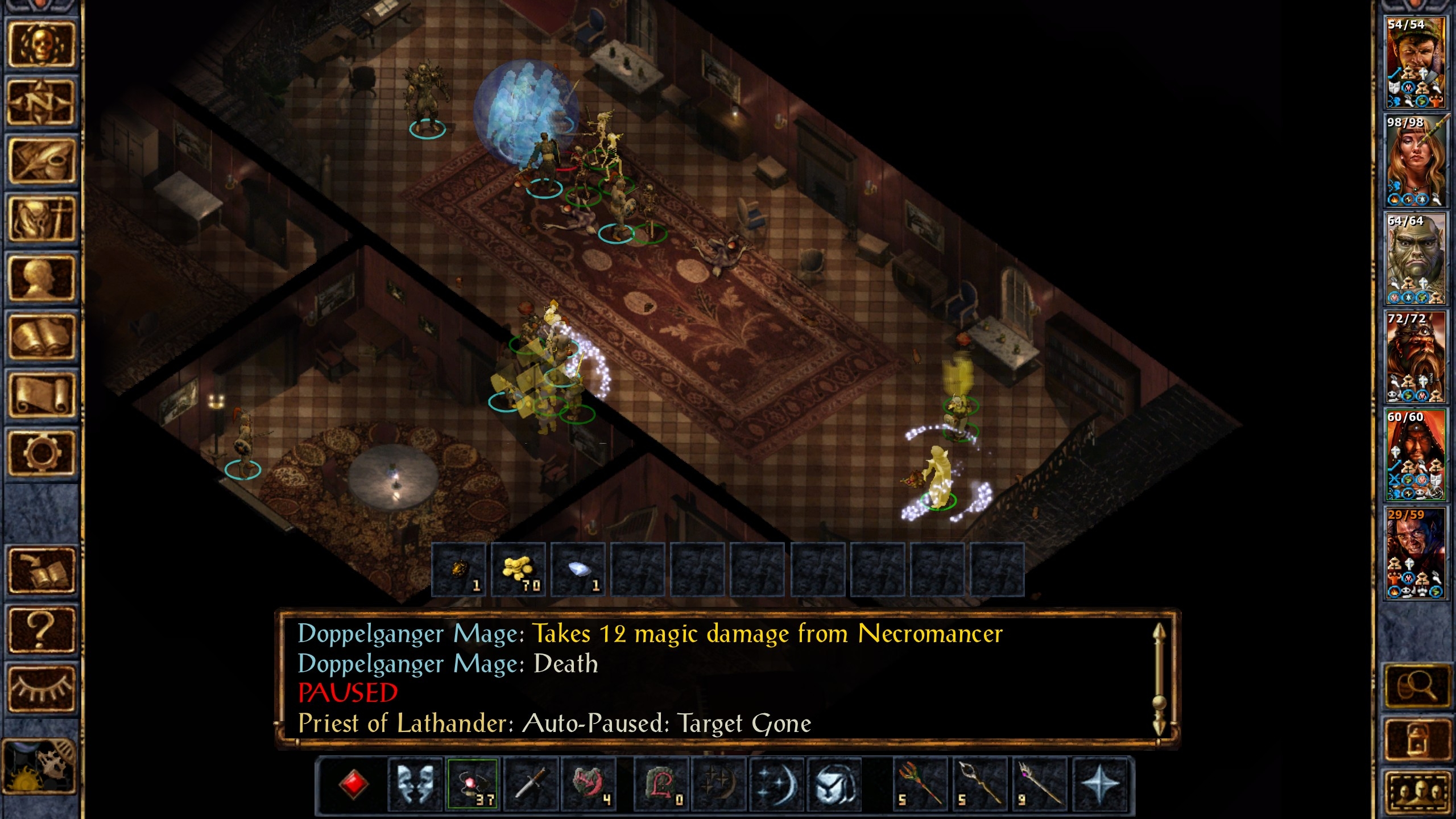The height and width of the screenshot is (819, 1456).
Task: Open the journal quill and inkwell button
Action: pyautogui.click(x=41, y=161)
